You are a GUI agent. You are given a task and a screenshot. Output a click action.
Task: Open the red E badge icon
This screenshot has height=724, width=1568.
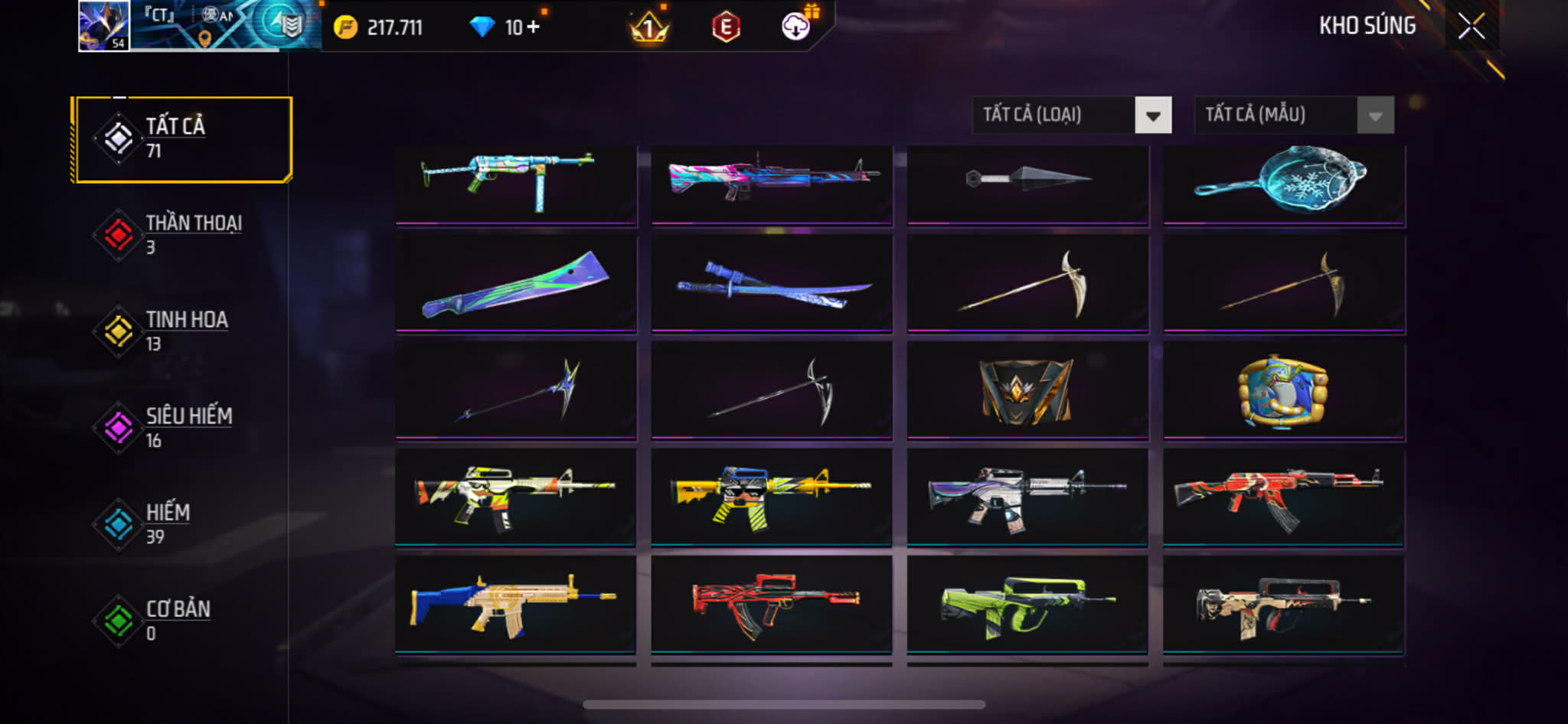click(725, 28)
